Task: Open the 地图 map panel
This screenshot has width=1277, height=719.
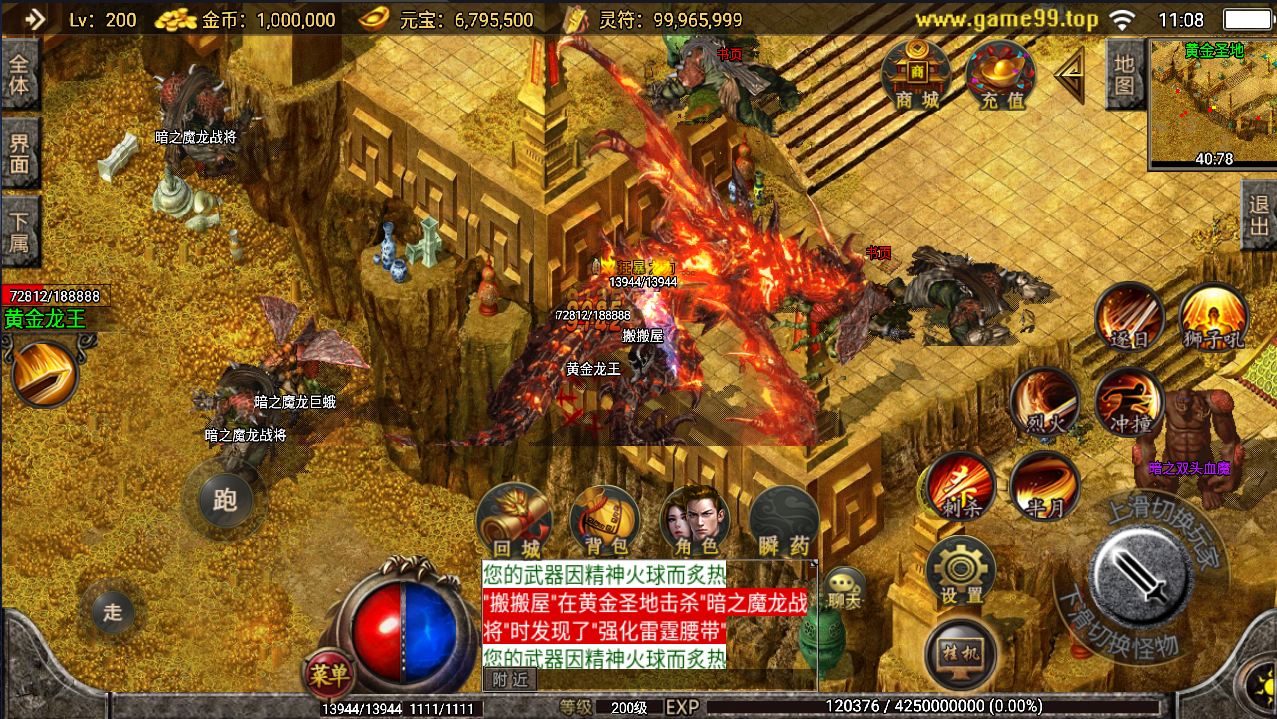Action: pyautogui.click(x=1125, y=74)
